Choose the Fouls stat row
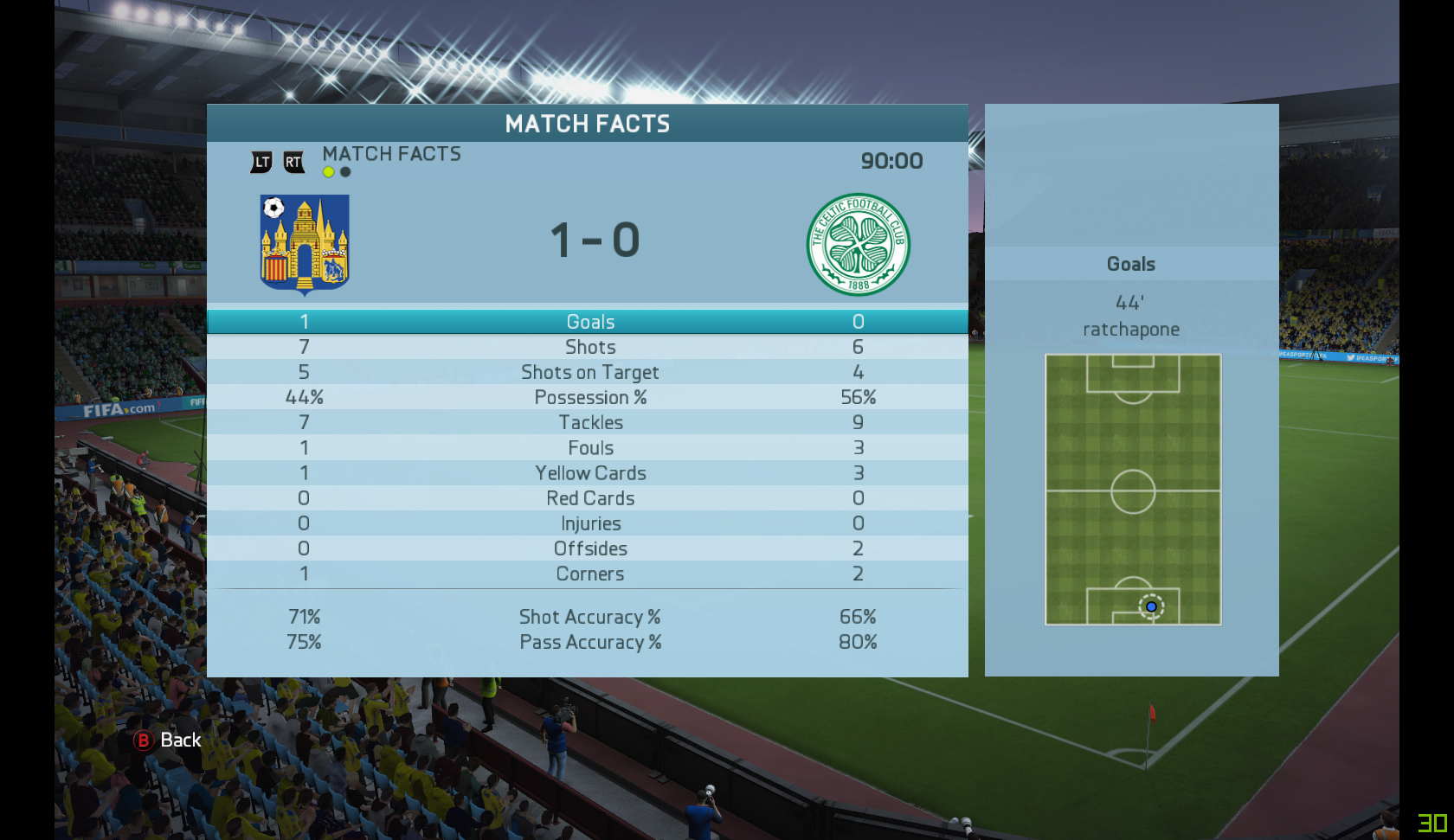The image size is (1454, 840). (x=589, y=448)
